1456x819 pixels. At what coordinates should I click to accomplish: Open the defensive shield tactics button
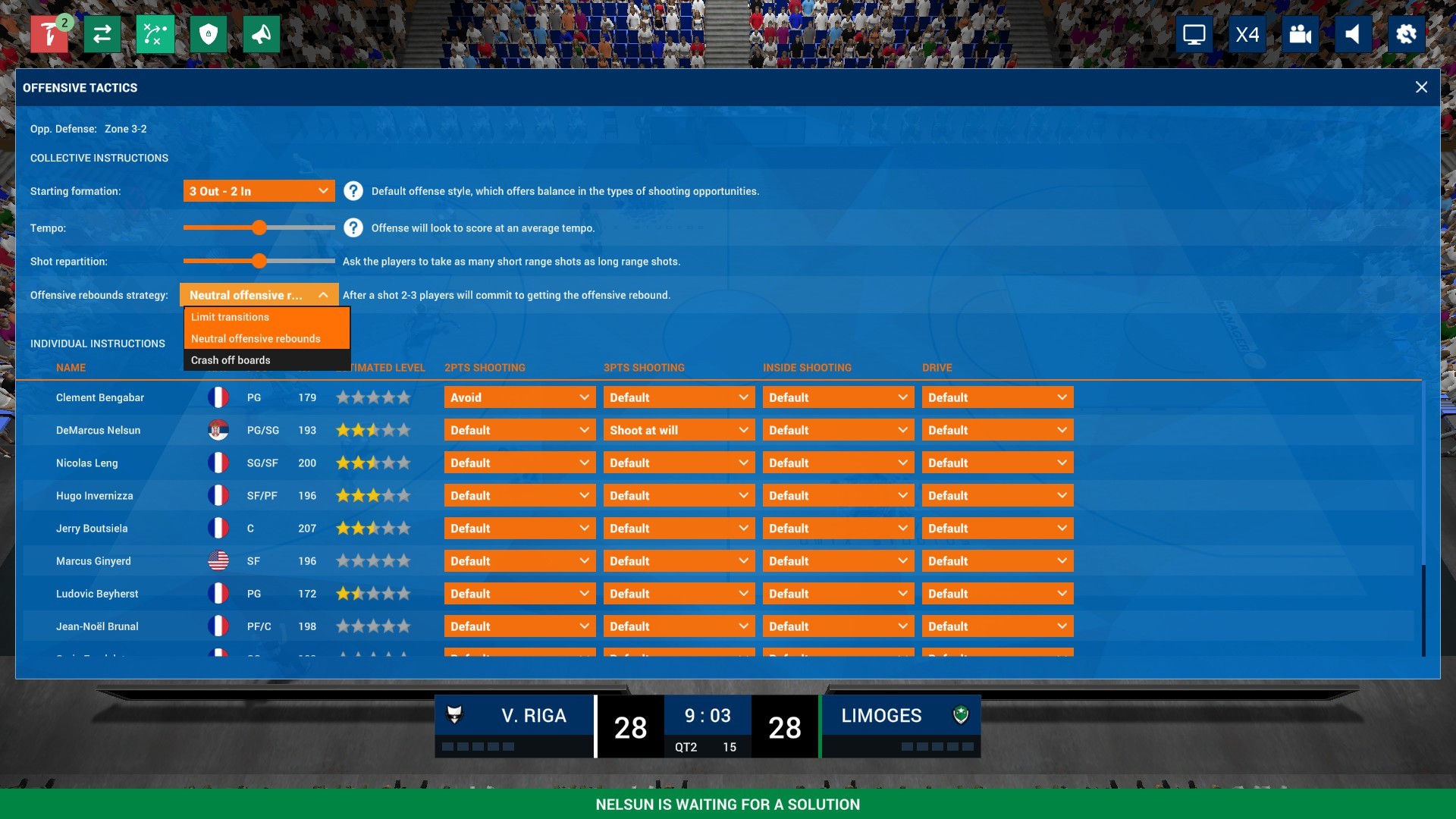(x=209, y=34)
